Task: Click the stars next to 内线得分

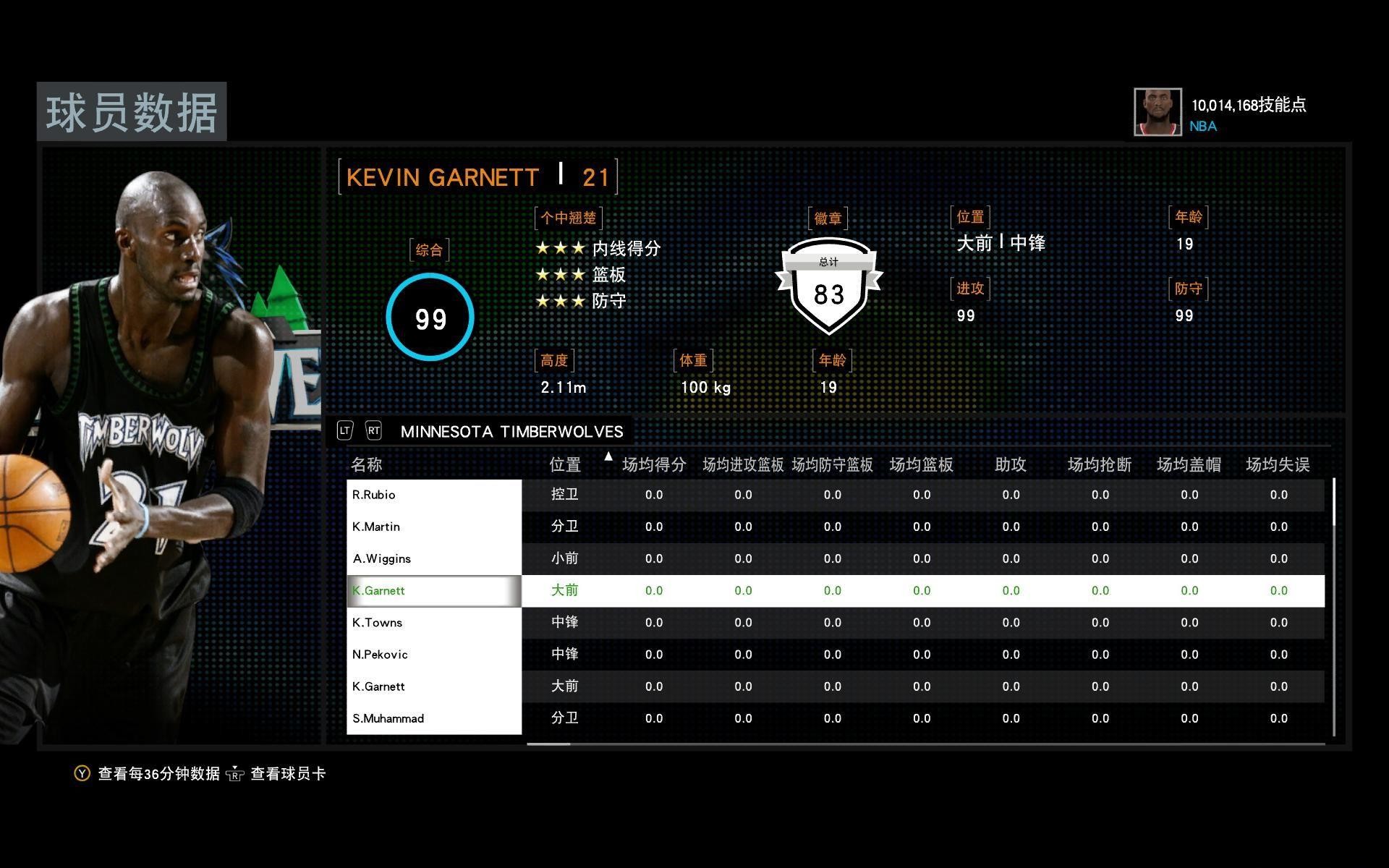Action: (x=561, y=247)
